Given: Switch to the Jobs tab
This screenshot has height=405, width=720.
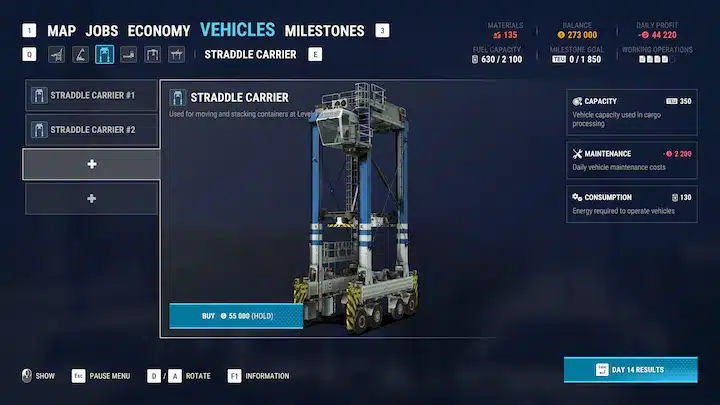Looking at the screenshot, I should point(101,31).
